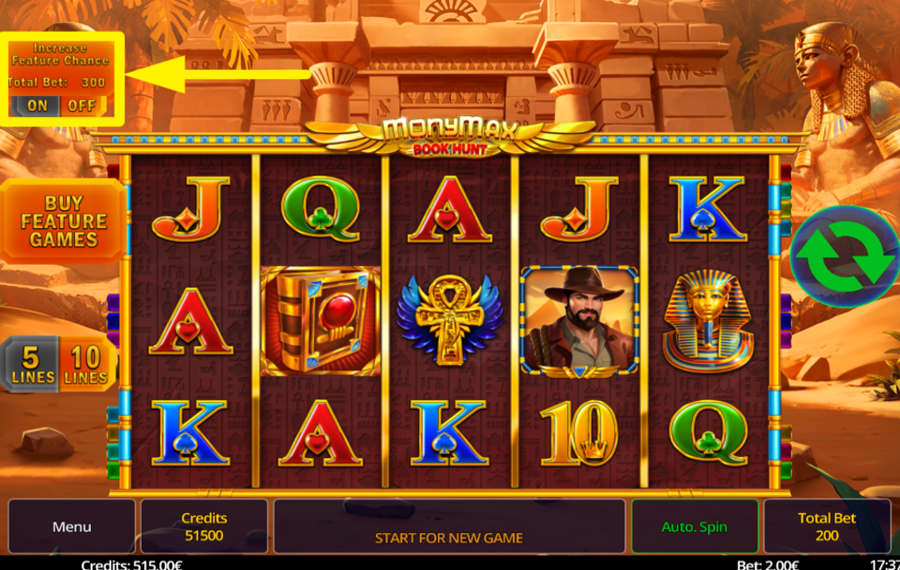Show the Credits 51500 panel
Screen dimensions: 900x570
(204, 526)
